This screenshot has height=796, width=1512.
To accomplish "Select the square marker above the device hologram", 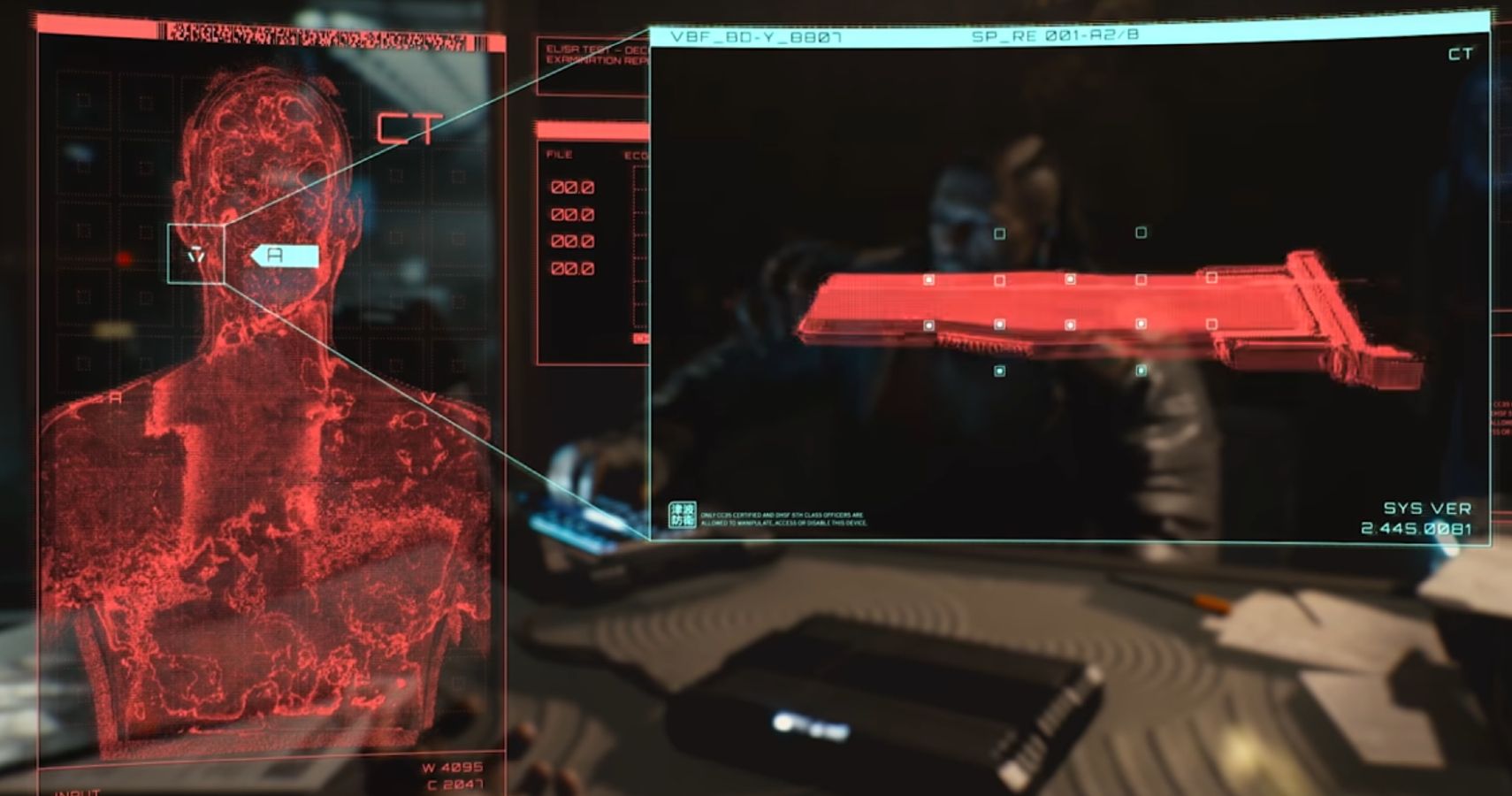I will [x=999, y=233].
